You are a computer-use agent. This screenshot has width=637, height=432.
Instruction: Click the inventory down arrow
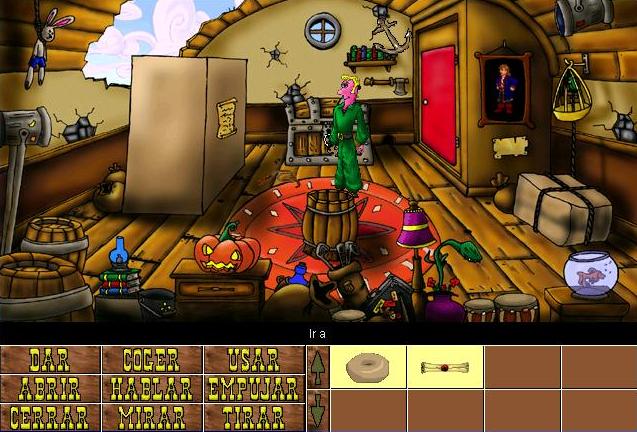click(317, 411)
